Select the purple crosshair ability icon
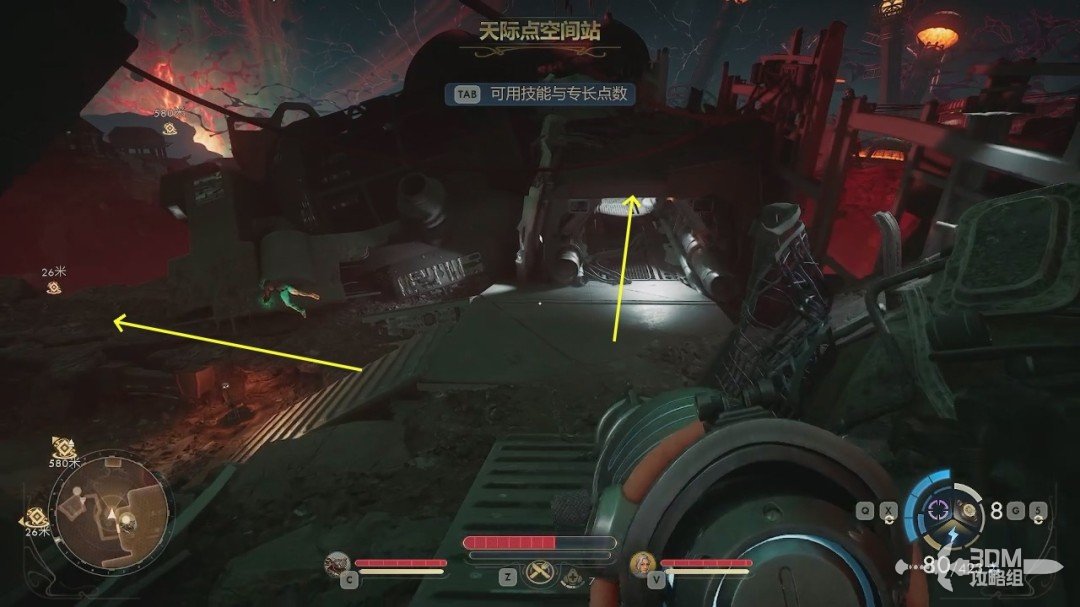The height and width of the screenshot is (607, 1080). tap(937, 508)
